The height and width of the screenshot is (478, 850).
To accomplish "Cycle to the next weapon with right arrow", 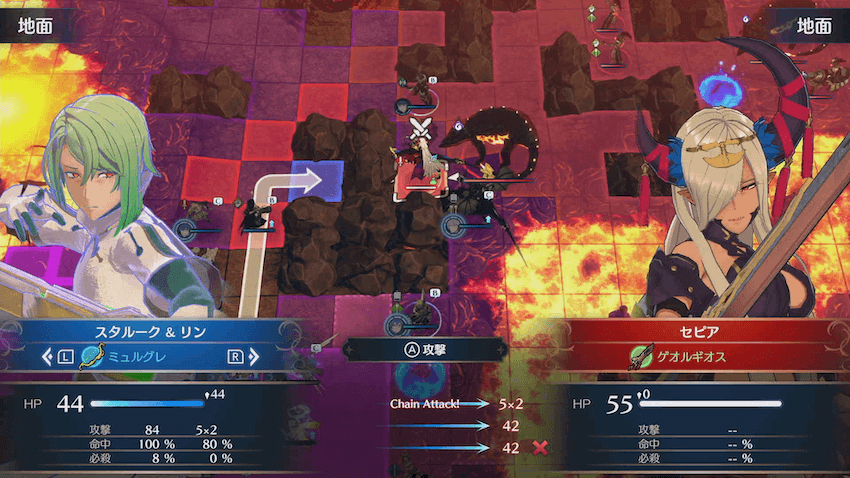I will click(242, 355).
